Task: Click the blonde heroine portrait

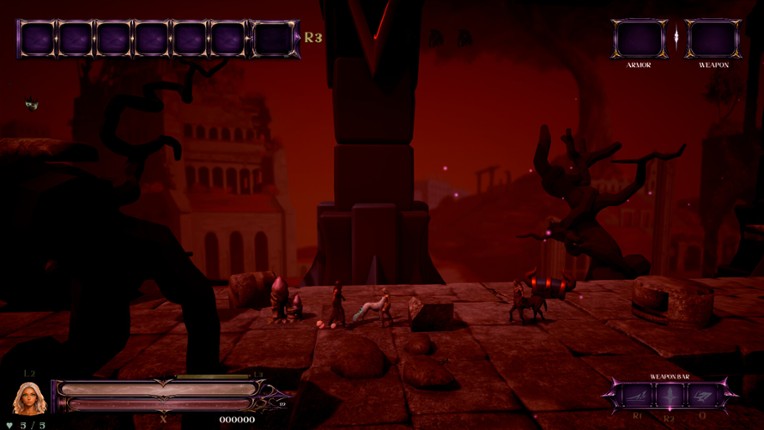Action: [x=28, y=398]
